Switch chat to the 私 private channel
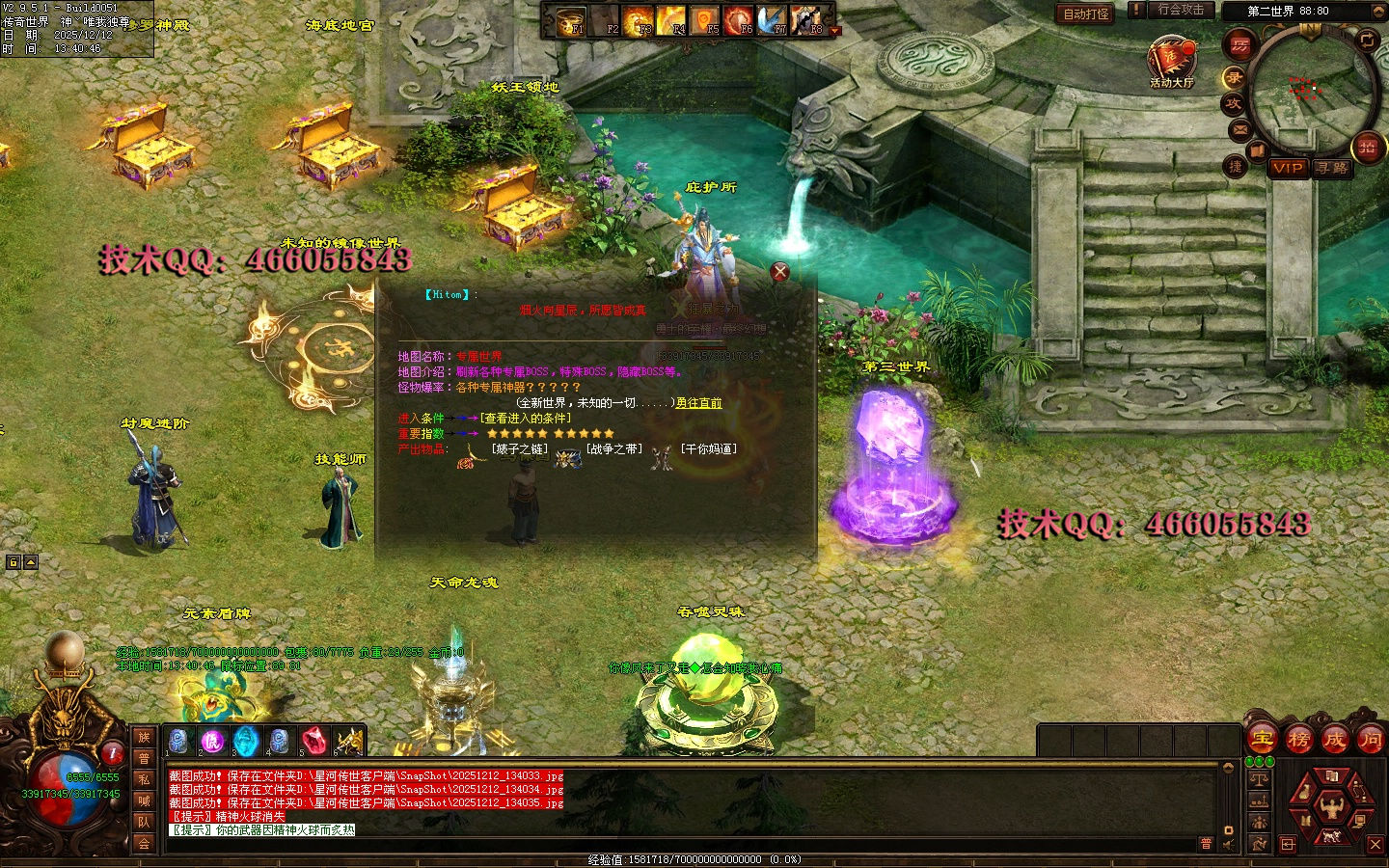The width and height of the screenshot is (1389, 868). point(144,779)
